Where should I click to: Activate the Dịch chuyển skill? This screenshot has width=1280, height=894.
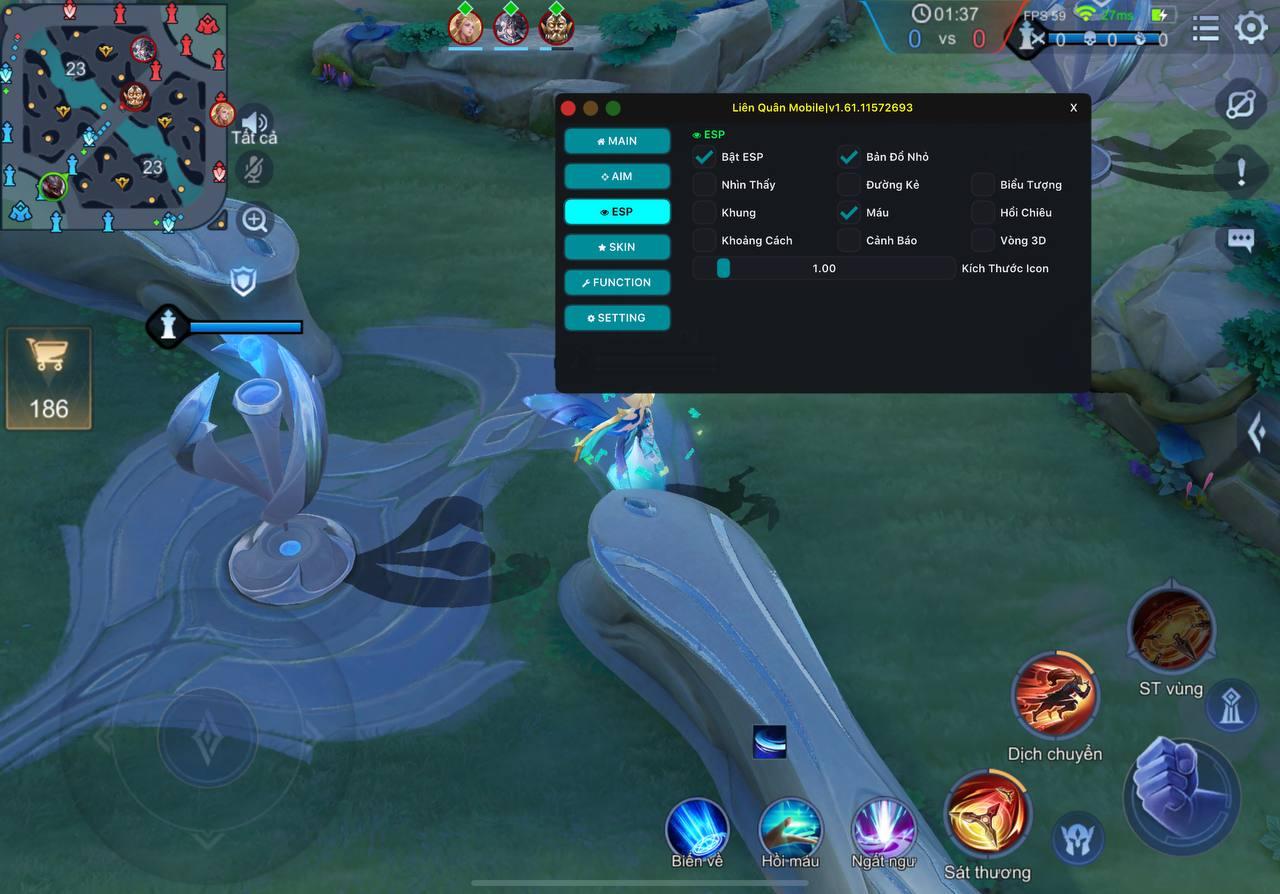coord(1055,695)
